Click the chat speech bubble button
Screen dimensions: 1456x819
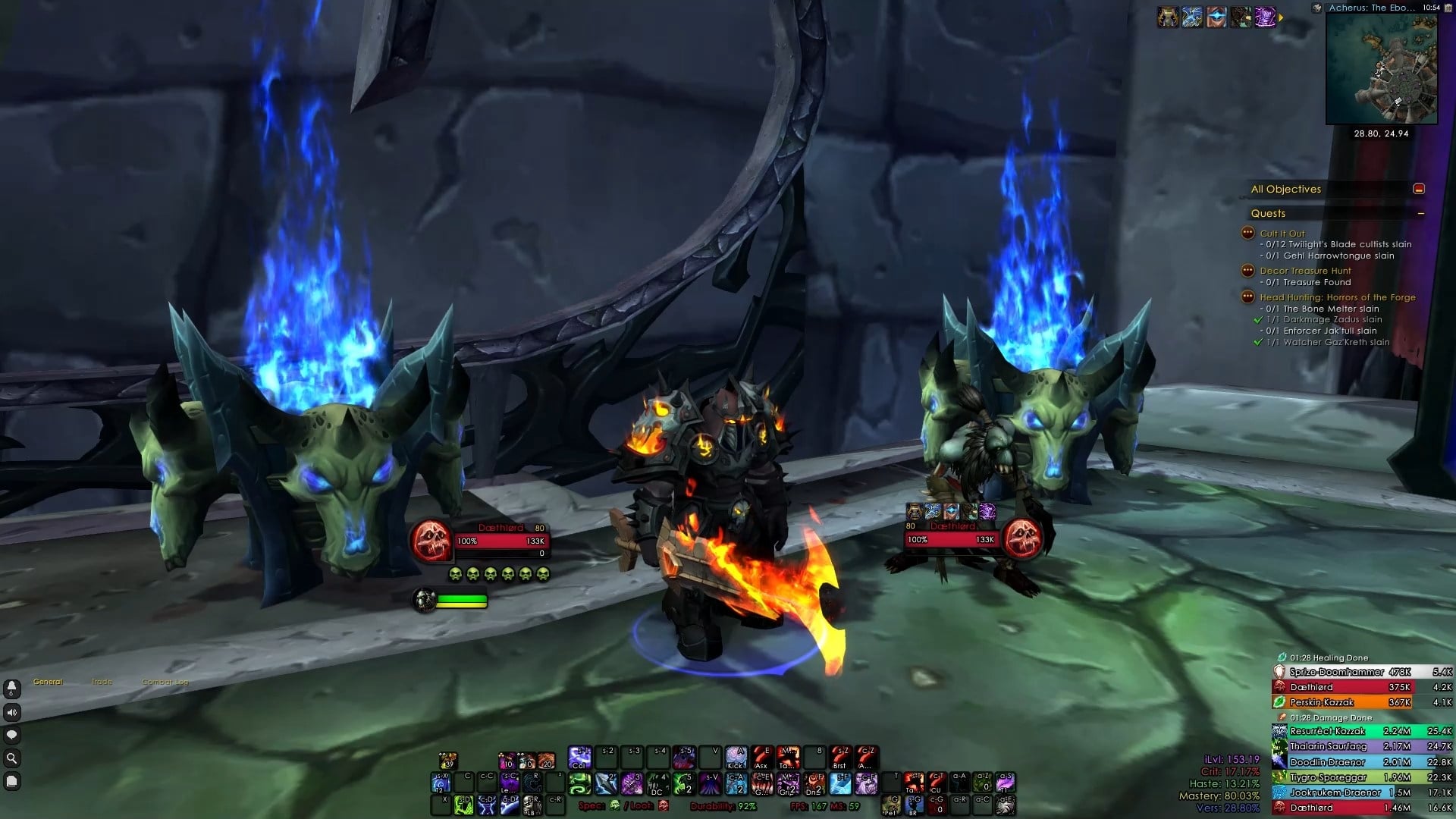click(11, 735)
